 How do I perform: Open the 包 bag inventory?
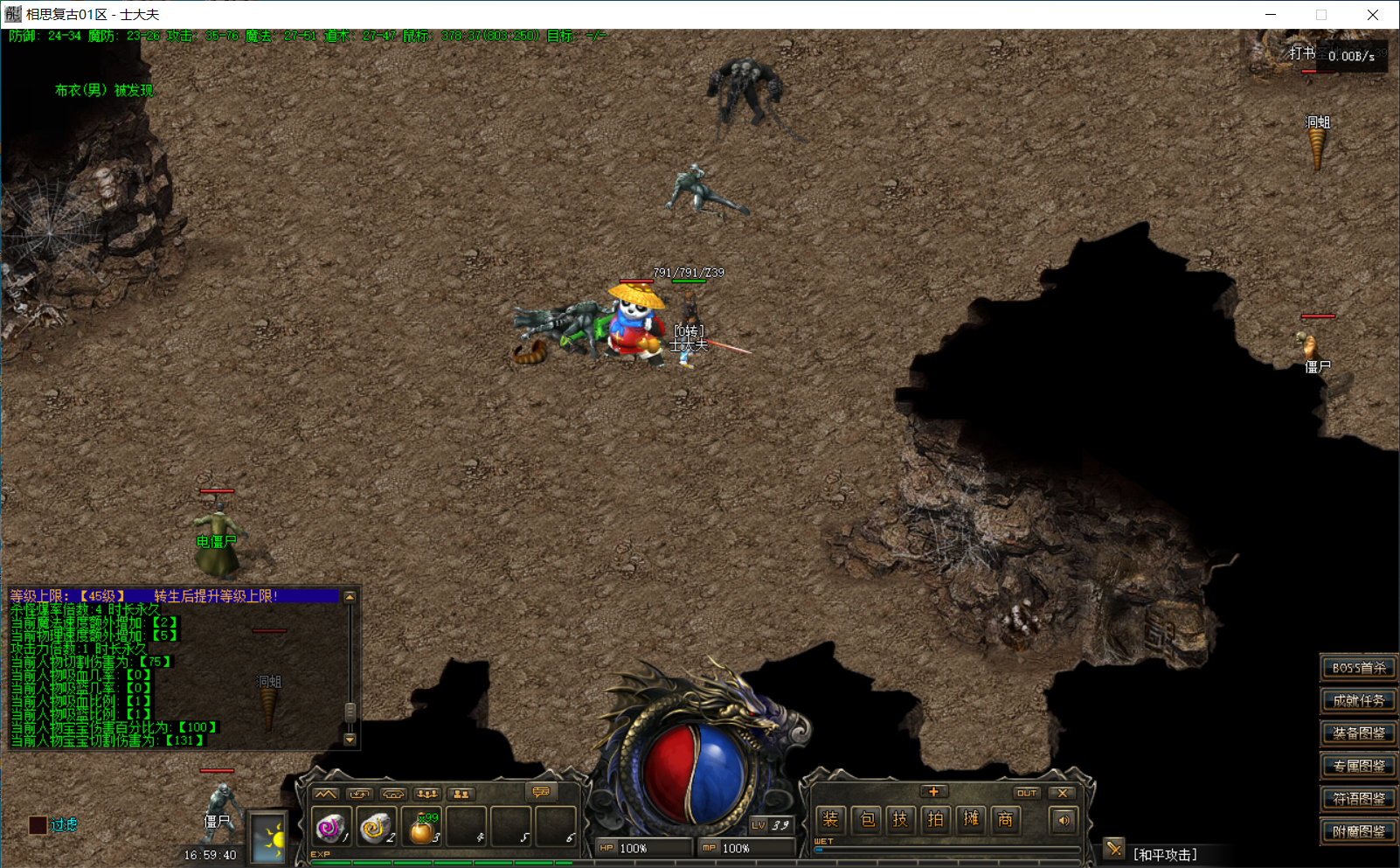pyautogui.click(x=866, y=819)
